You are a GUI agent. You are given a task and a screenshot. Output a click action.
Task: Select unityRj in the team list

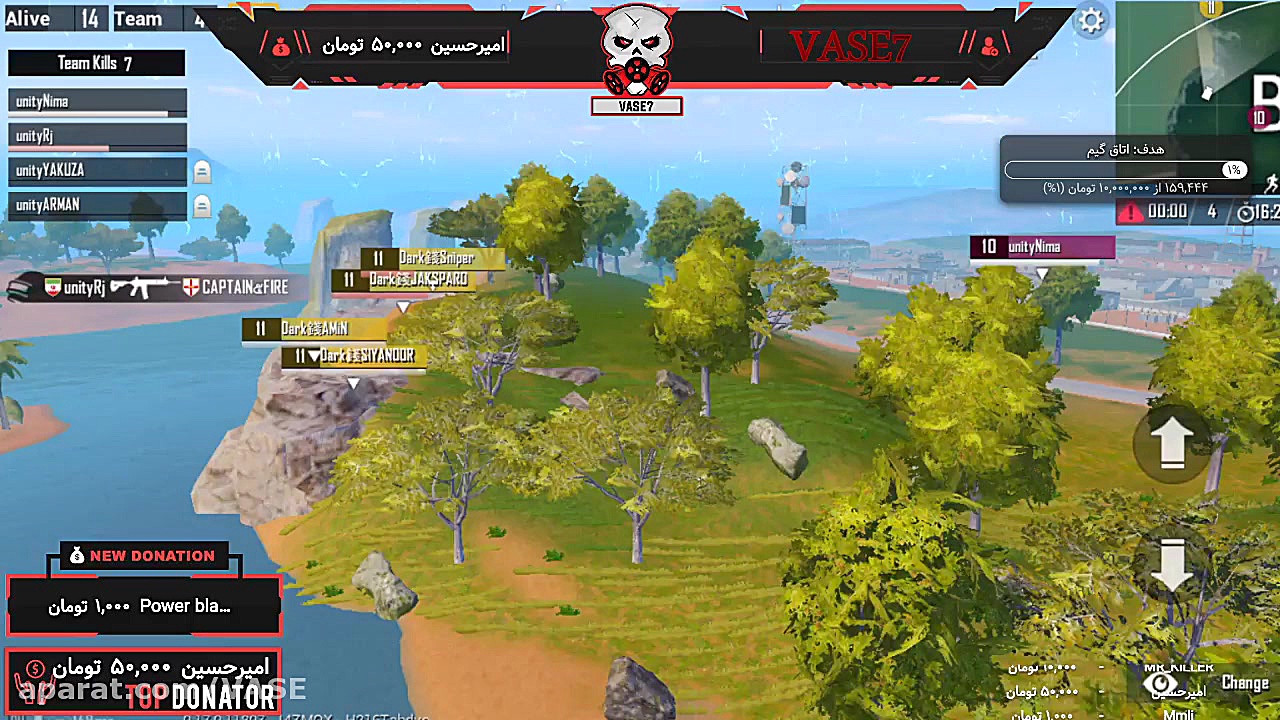click(x=97, y=136)
